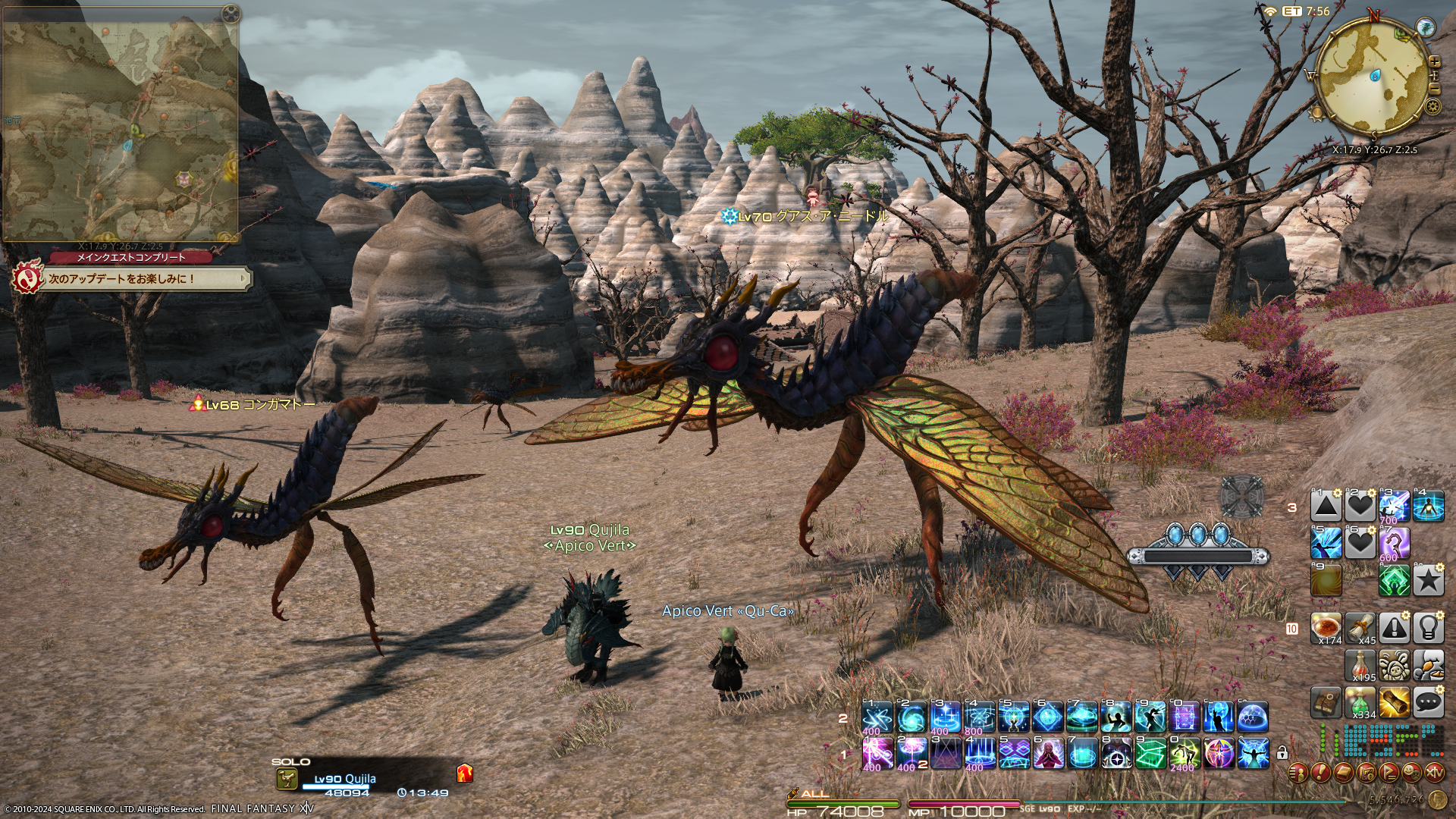Toggle the hotbar lock padlock

[1282, 753]
